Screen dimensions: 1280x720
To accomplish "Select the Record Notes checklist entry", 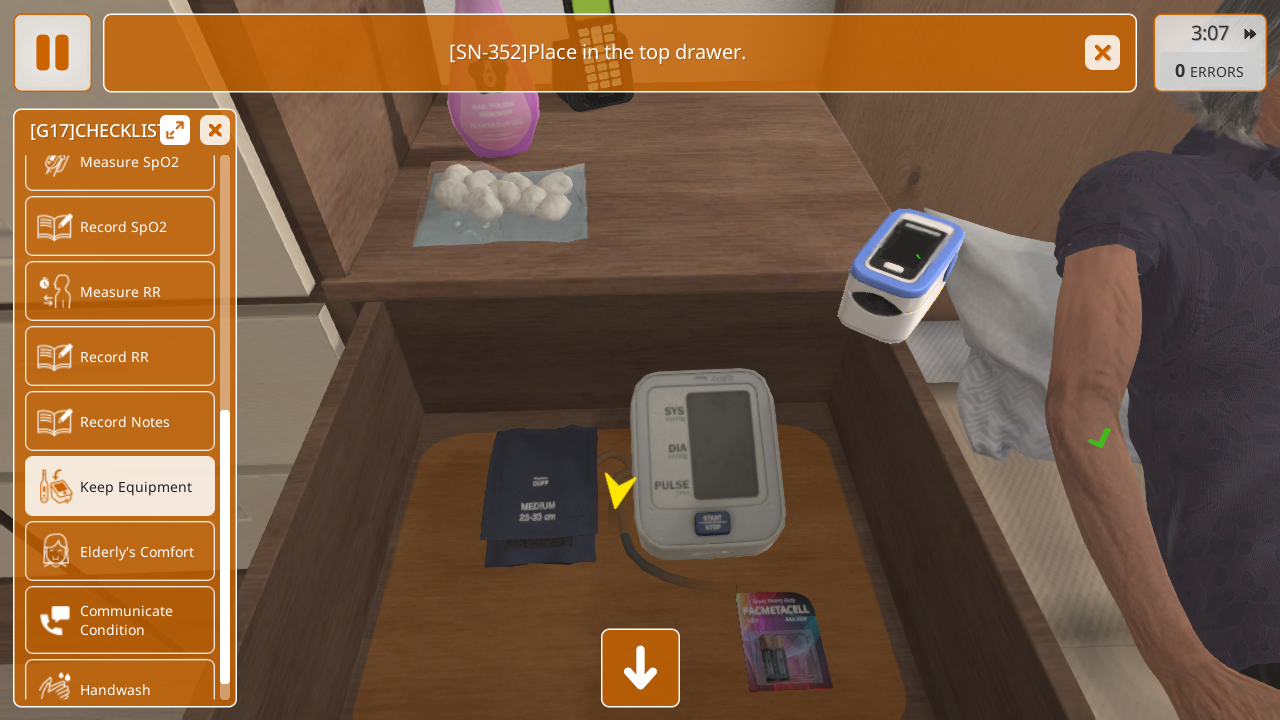I will click(120, 421).
